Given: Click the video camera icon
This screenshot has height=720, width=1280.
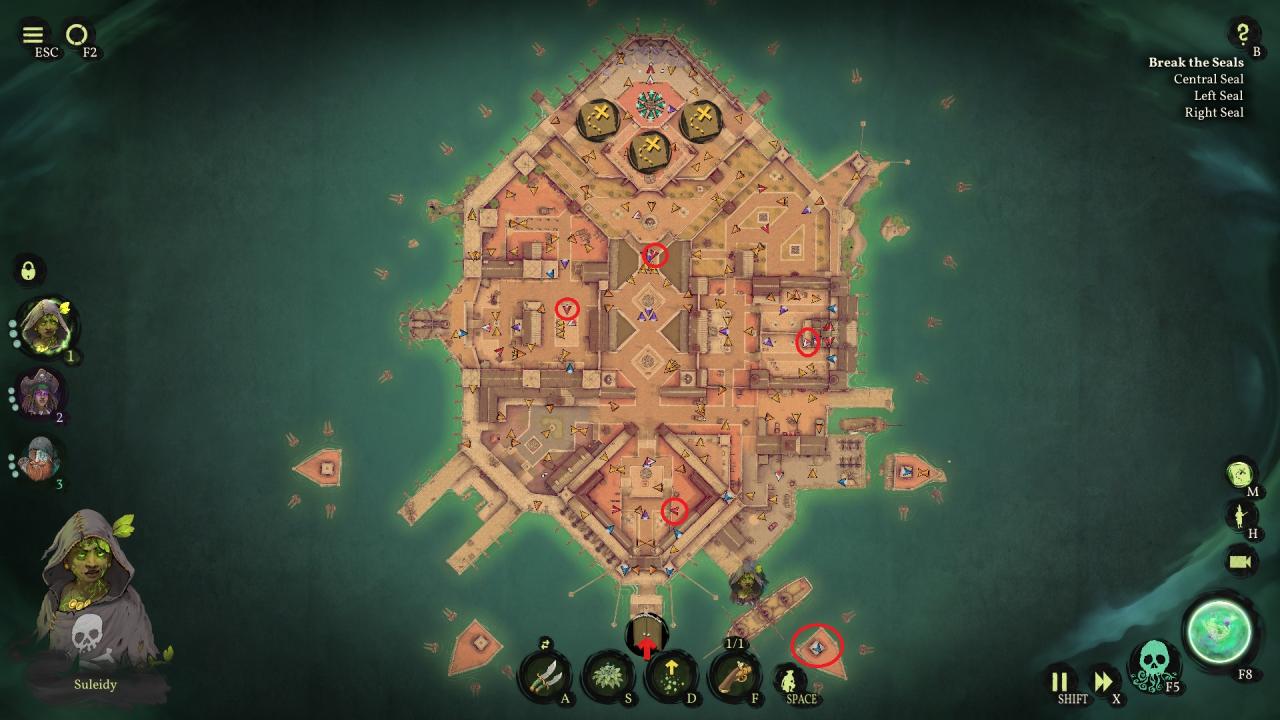Looking at the screenshot, I should coord(1241,561).
